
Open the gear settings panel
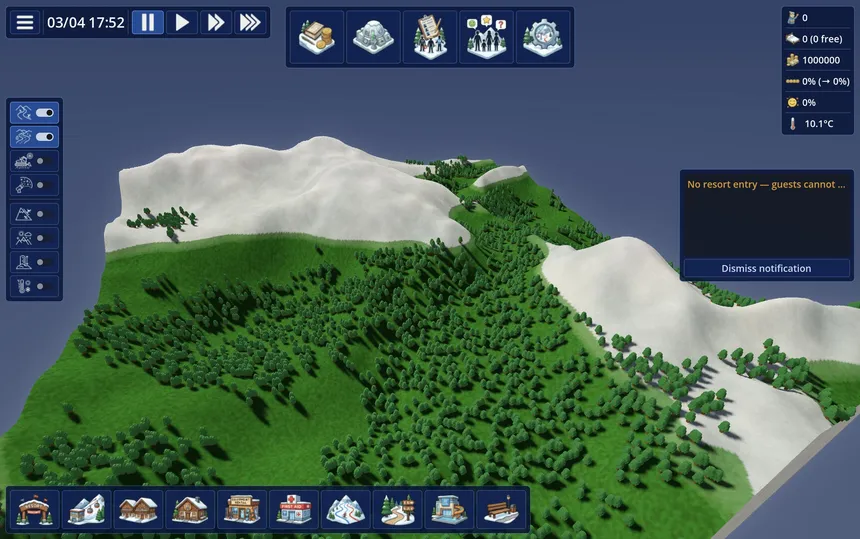tap(543, 37)
